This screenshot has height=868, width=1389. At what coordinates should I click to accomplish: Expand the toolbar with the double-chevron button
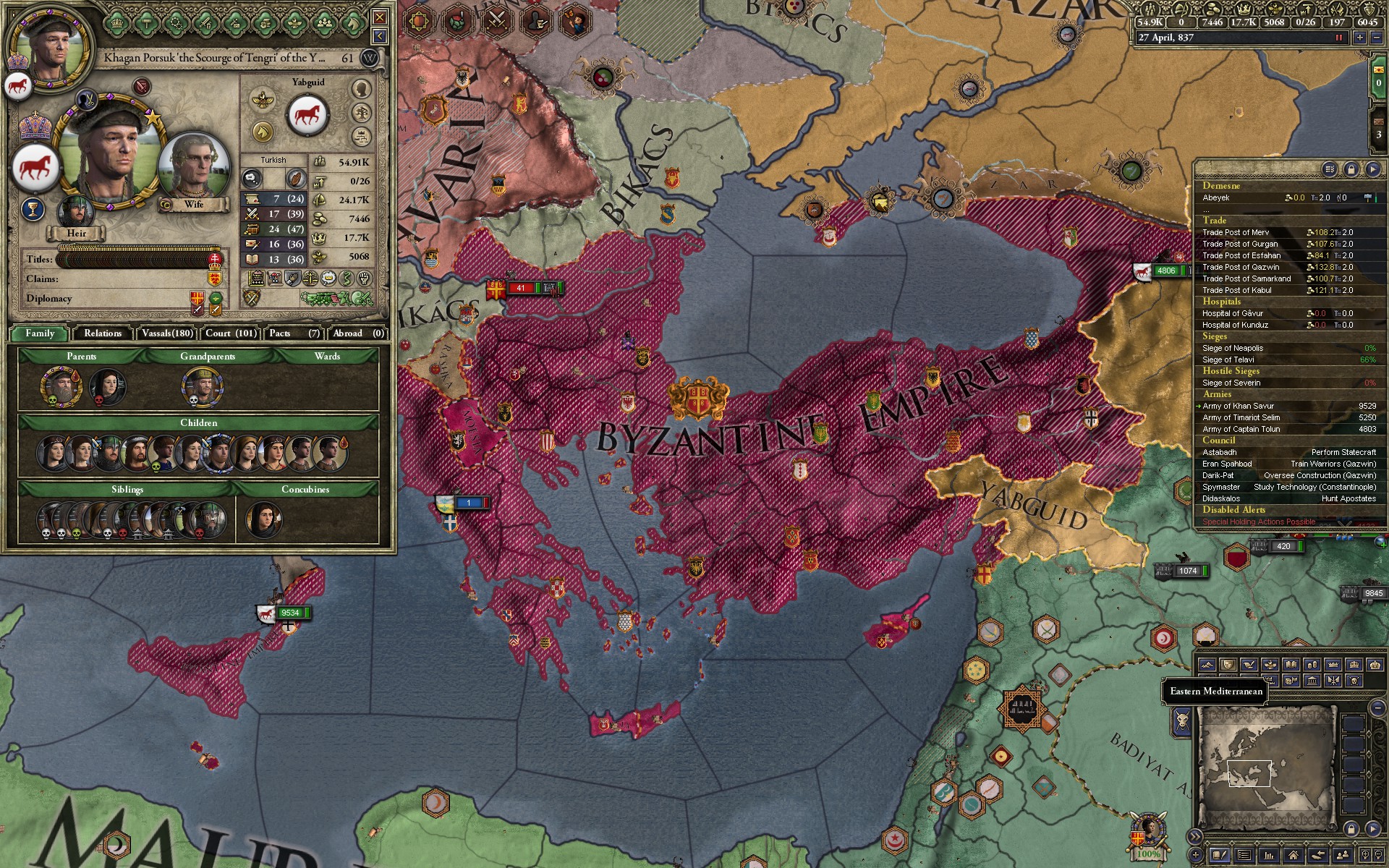point(1195,836)
